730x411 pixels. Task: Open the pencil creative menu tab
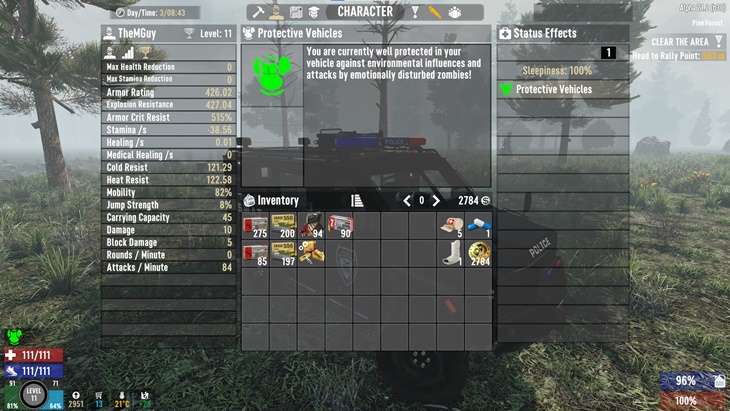click(434, 12)
